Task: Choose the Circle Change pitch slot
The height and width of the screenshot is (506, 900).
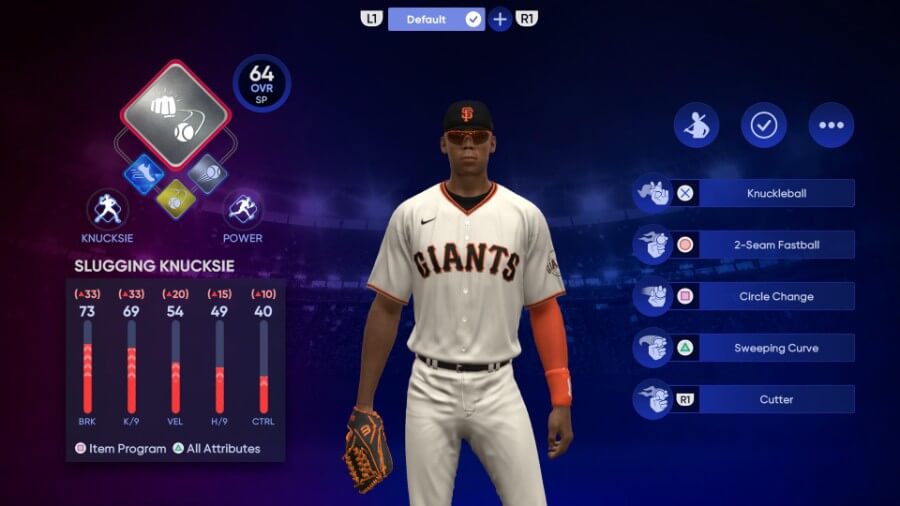Action: click(776, 296)
